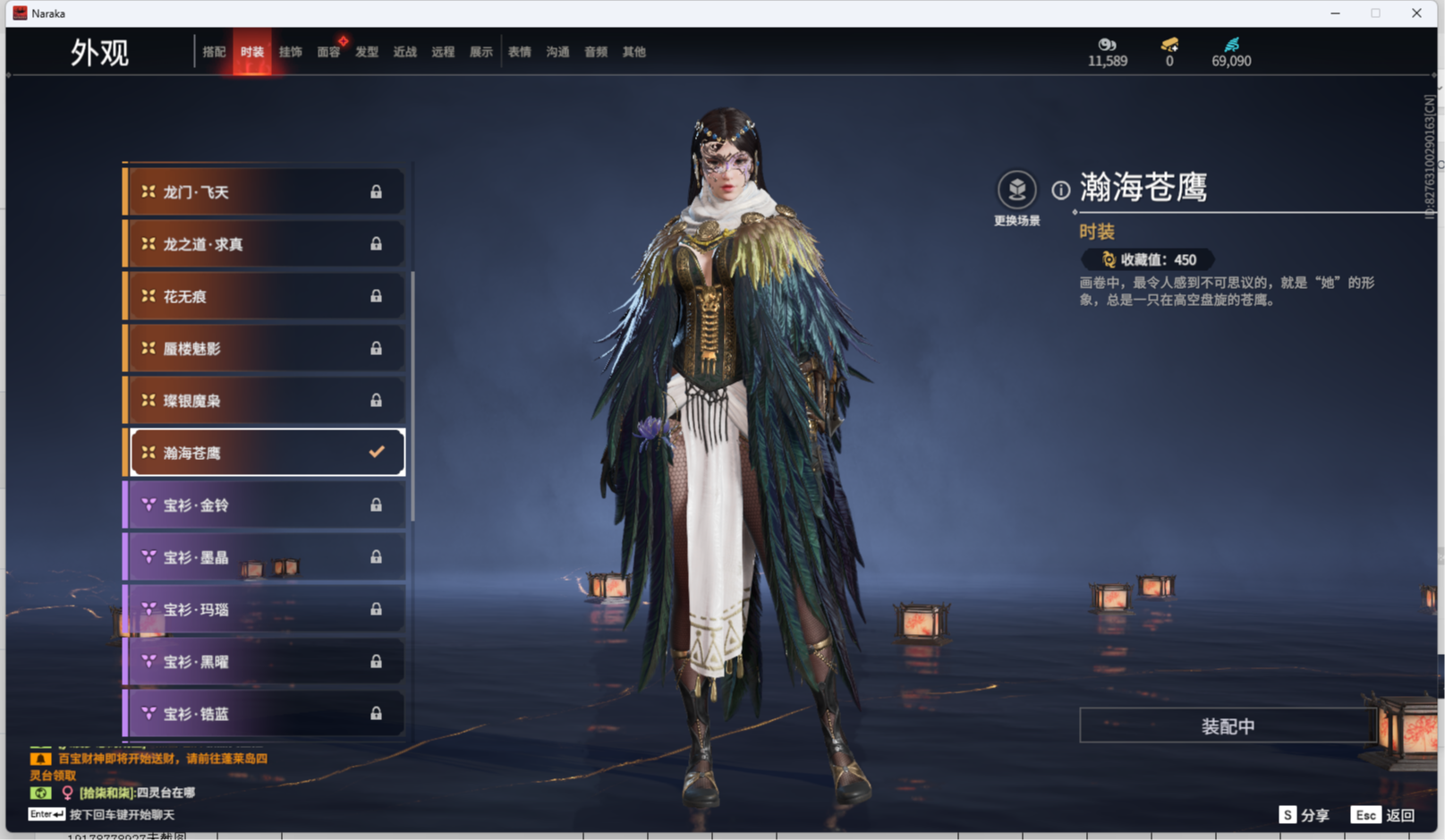Open the 分享 share option
1445x840 pixels.
tap(1305, 814)
